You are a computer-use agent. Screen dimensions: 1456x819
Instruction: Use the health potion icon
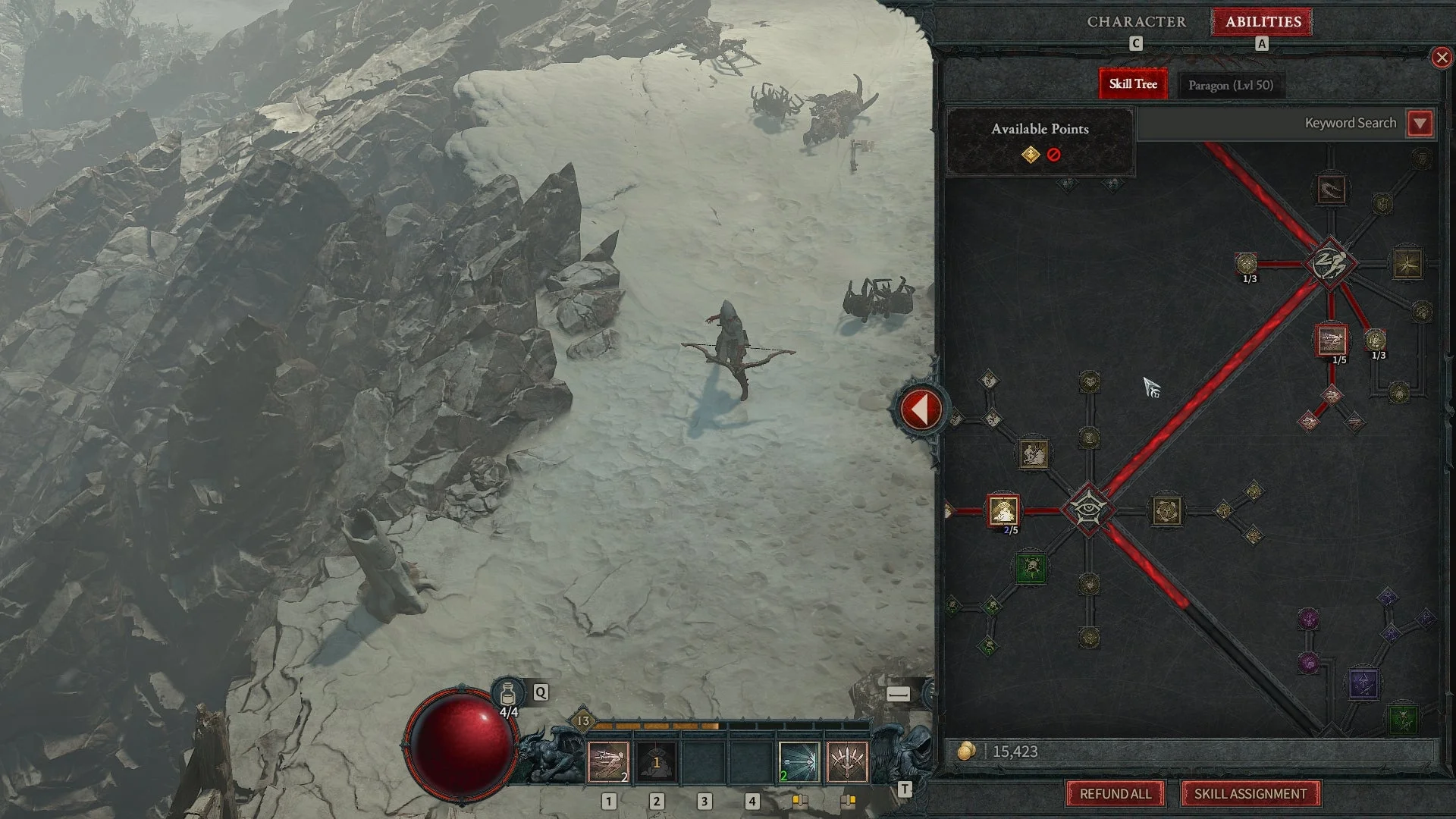[508, 694]
